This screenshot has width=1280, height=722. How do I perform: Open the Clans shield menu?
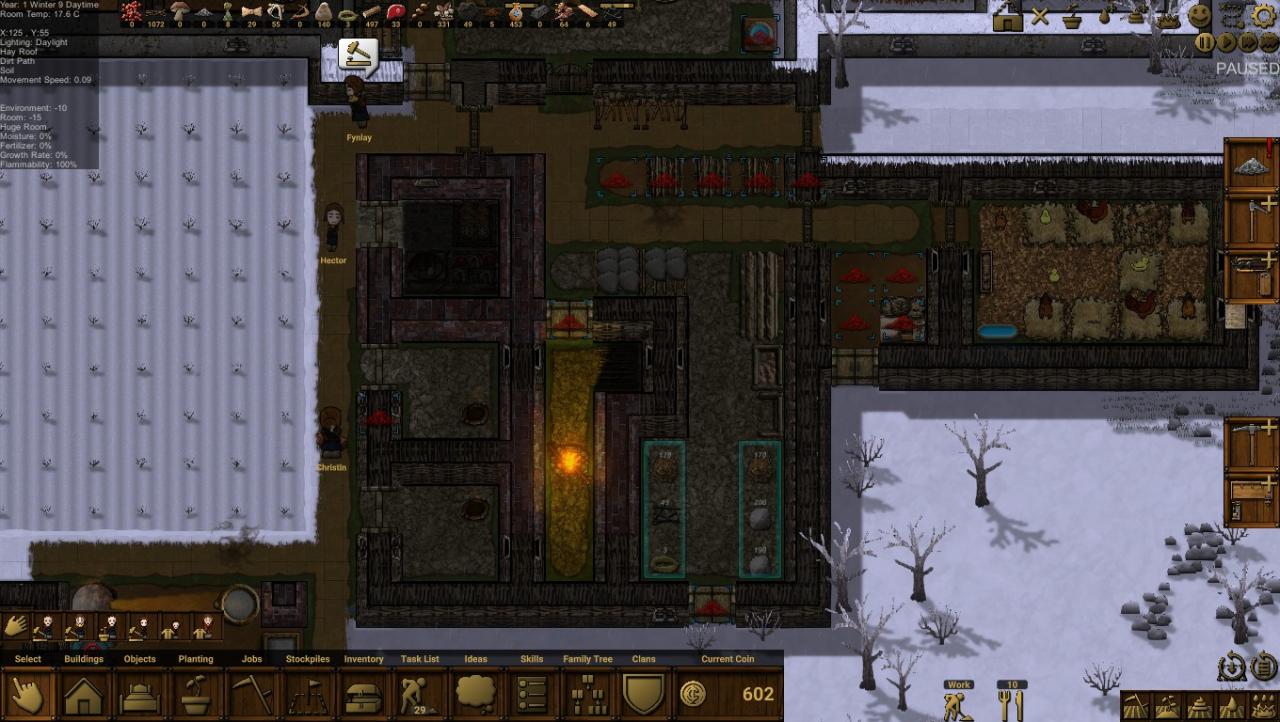tap(644, 694)
